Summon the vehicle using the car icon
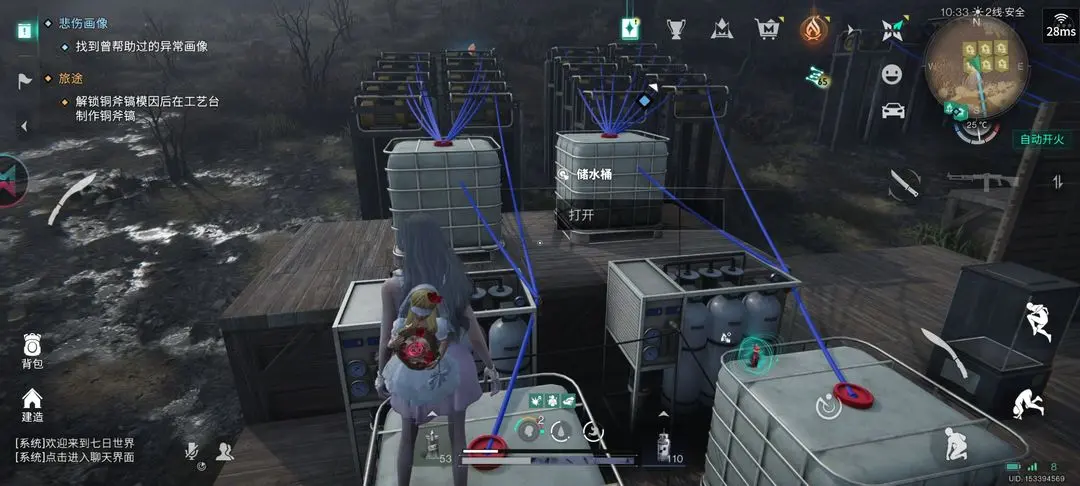This screenshot has width=1080, height=486. [893, 110]
